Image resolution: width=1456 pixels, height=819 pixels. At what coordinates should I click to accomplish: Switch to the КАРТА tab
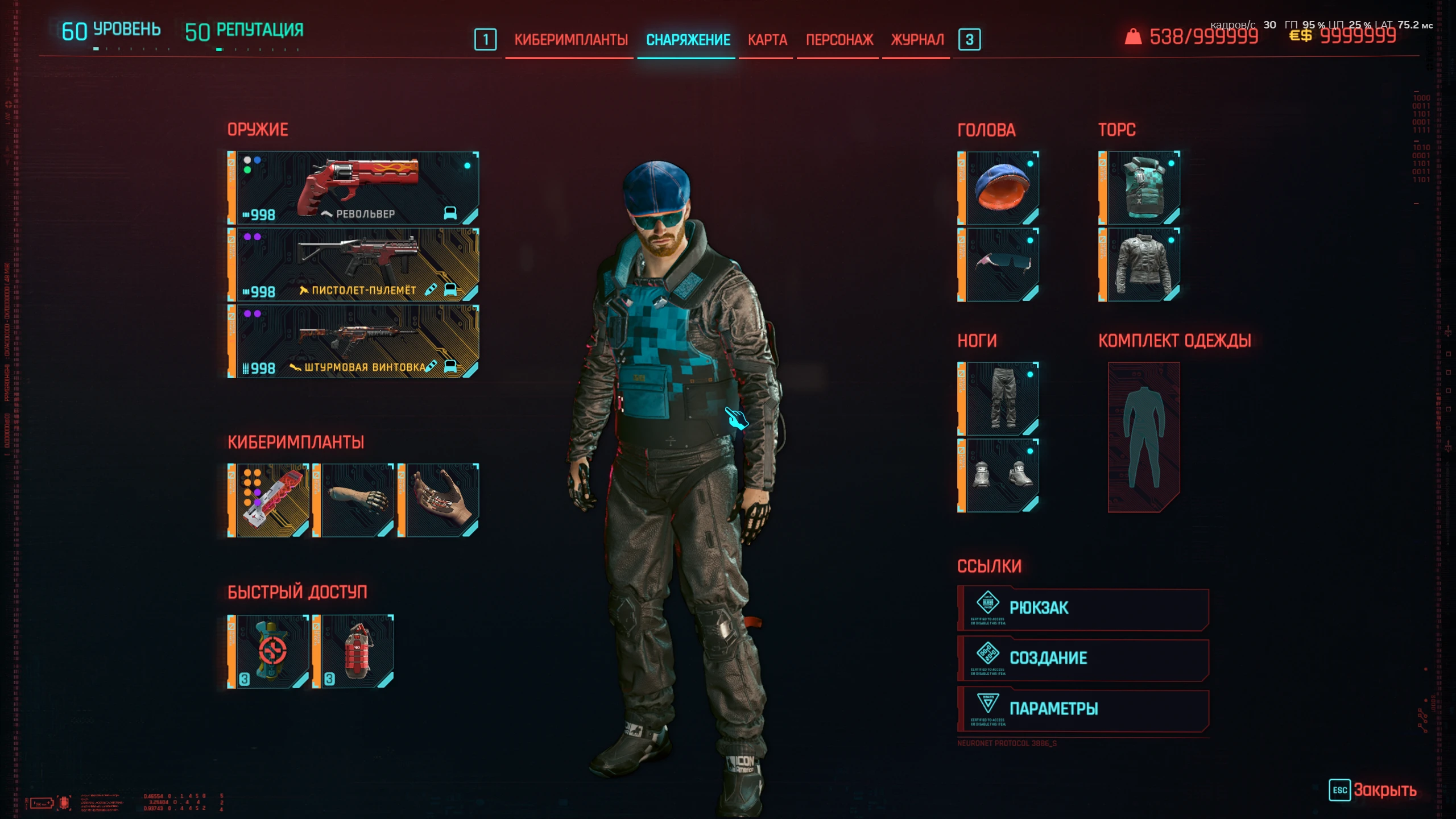pyautogui.click(x=767, y=40)
